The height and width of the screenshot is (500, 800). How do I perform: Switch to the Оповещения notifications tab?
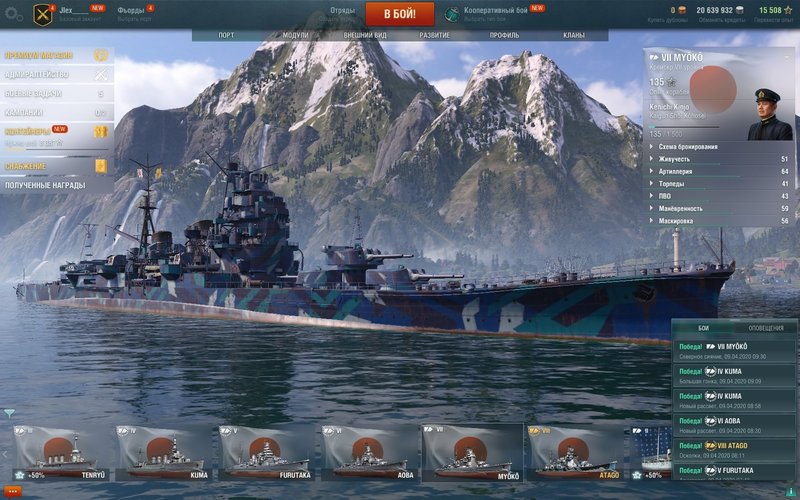point(766,328)
